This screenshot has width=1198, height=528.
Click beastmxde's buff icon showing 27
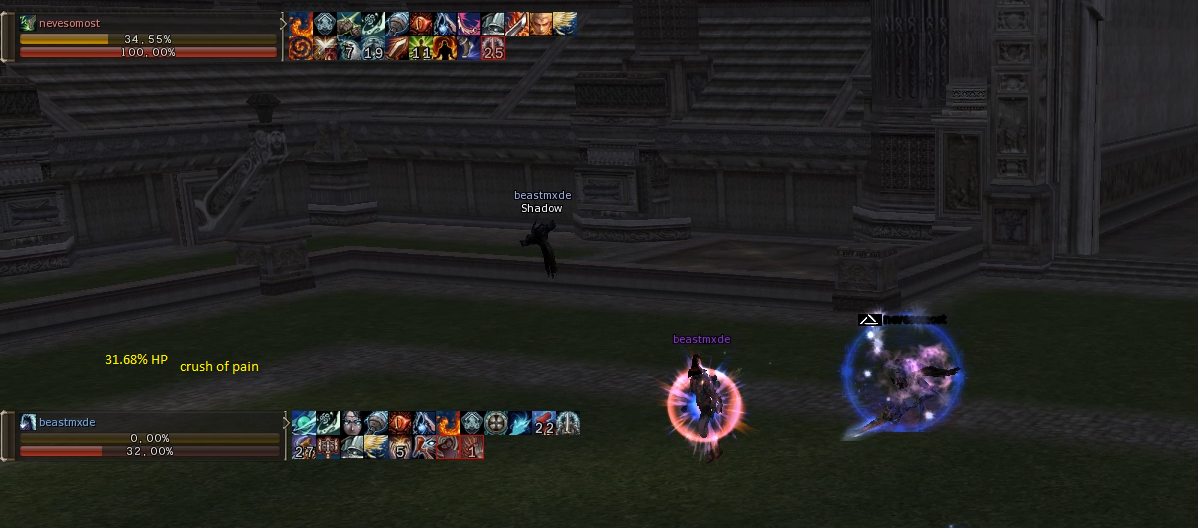[x=304, y=447]
